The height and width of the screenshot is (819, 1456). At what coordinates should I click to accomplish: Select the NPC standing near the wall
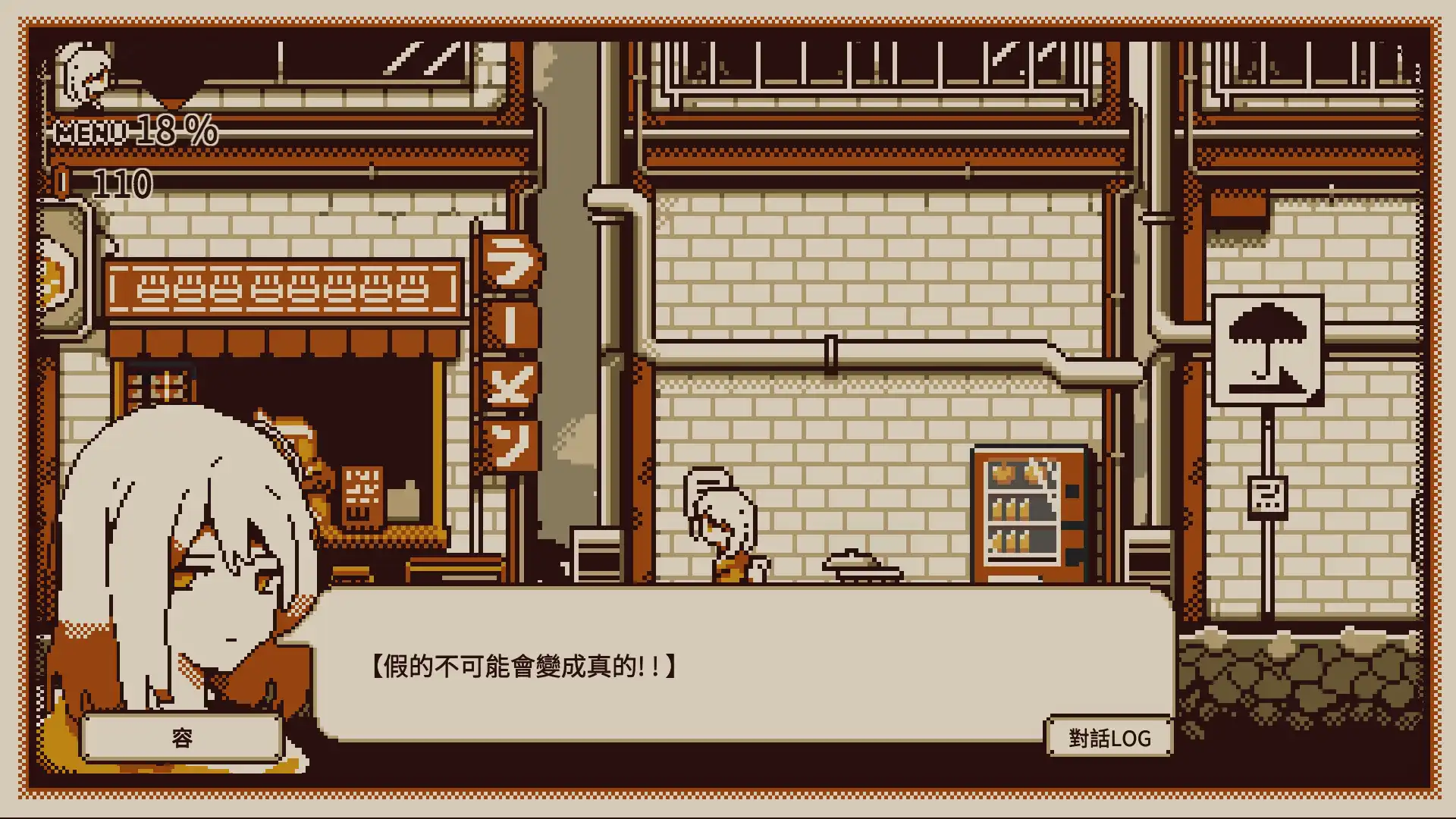(x=720, y=531)
